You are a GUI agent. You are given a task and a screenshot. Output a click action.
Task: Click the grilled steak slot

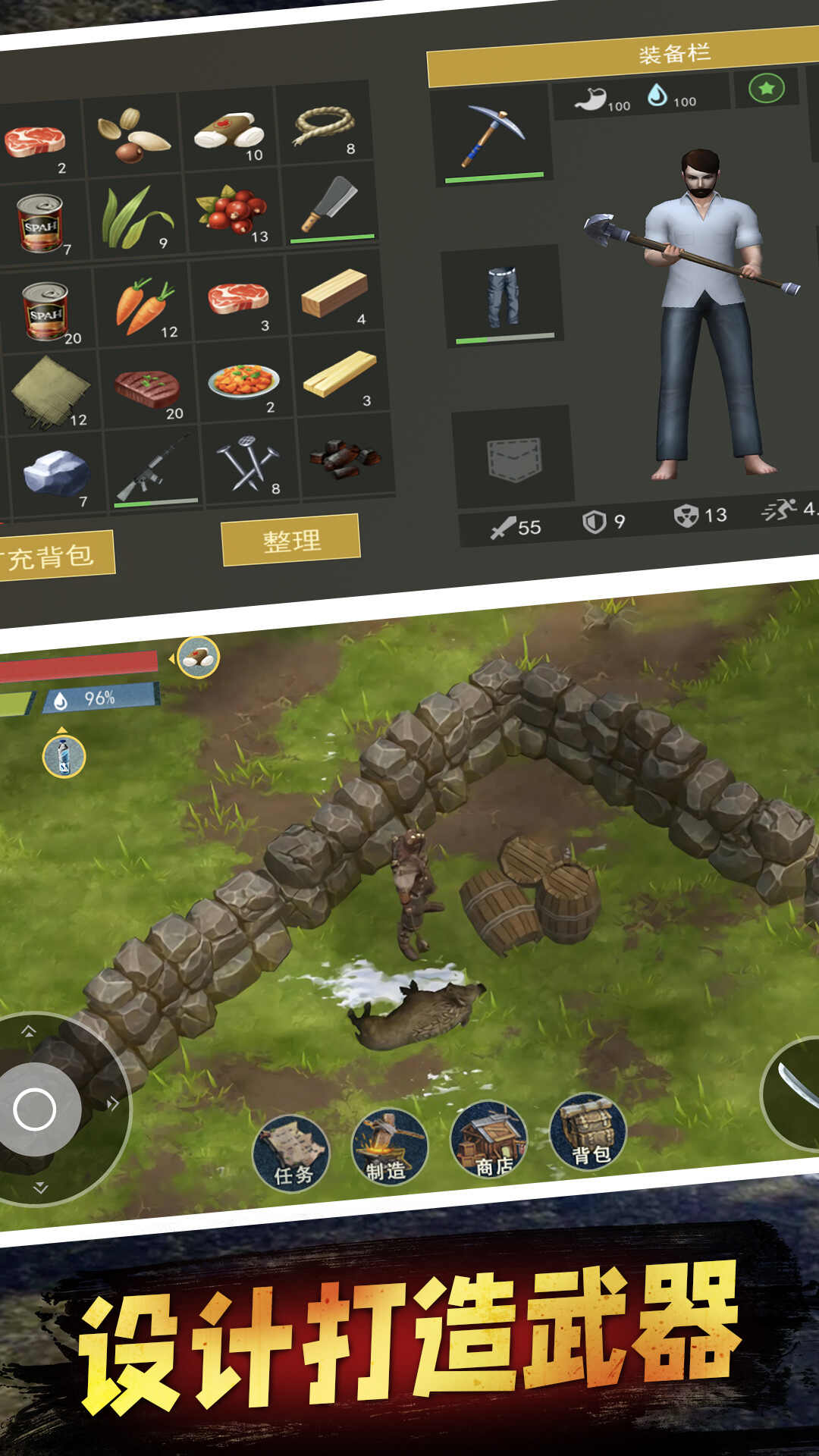click(x=147, y=388)
